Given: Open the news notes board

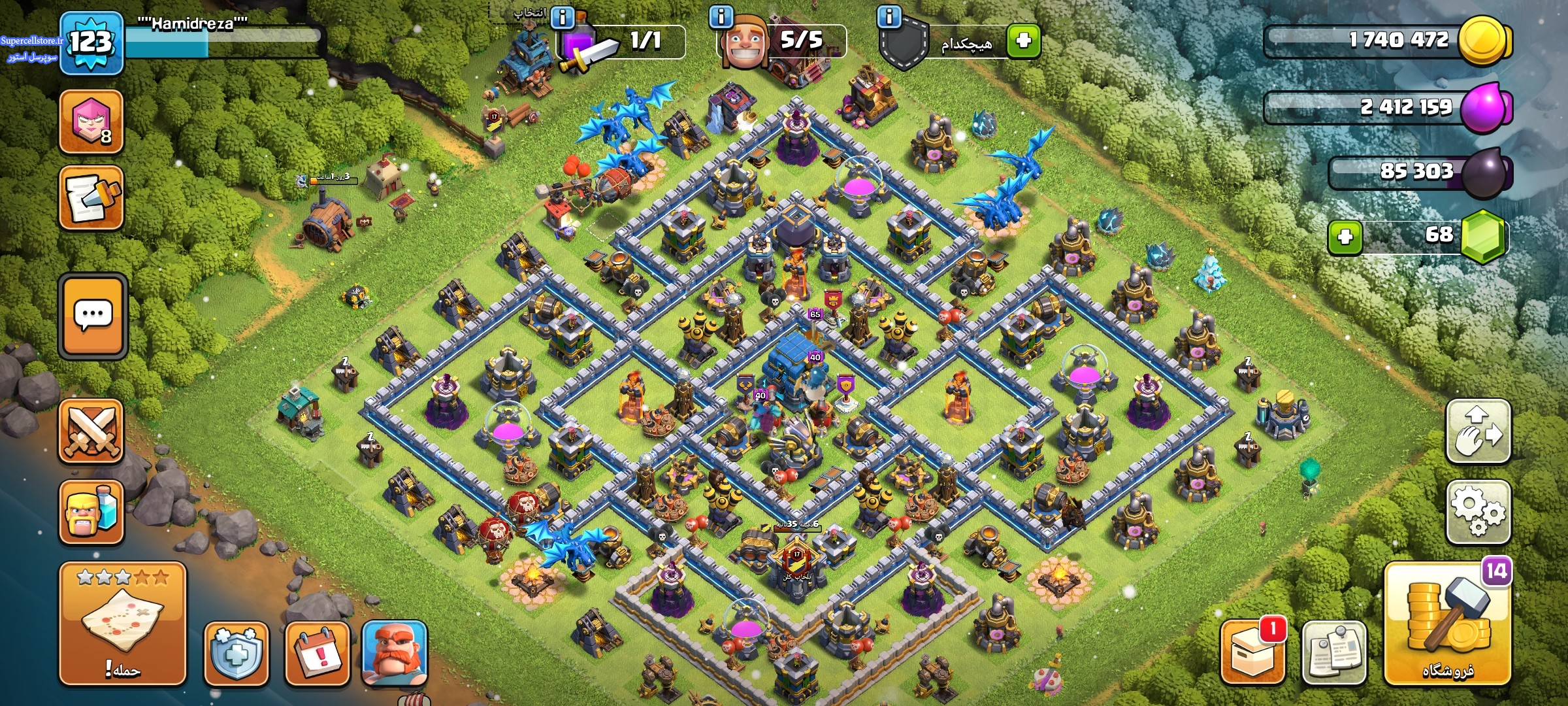Looking at the screenshot, I should [x=1333, y=653].
